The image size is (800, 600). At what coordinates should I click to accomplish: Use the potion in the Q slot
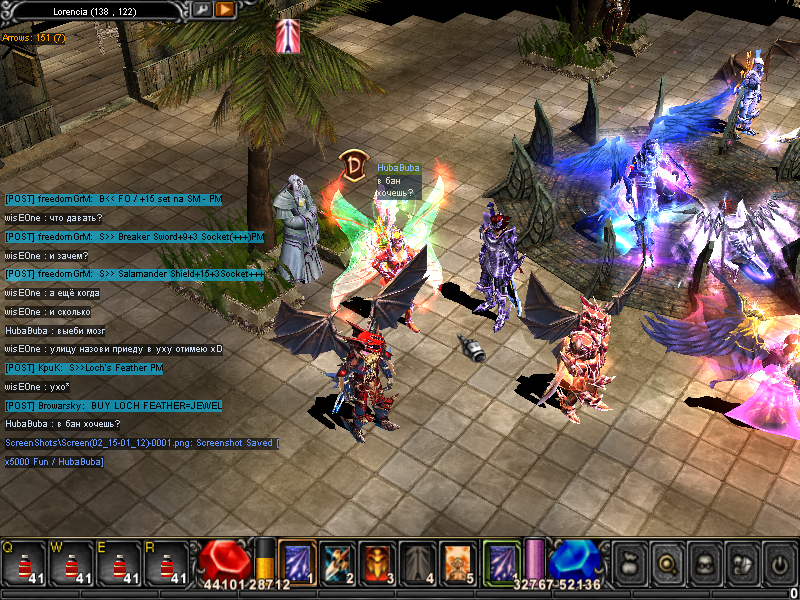[x=24, y=563]
